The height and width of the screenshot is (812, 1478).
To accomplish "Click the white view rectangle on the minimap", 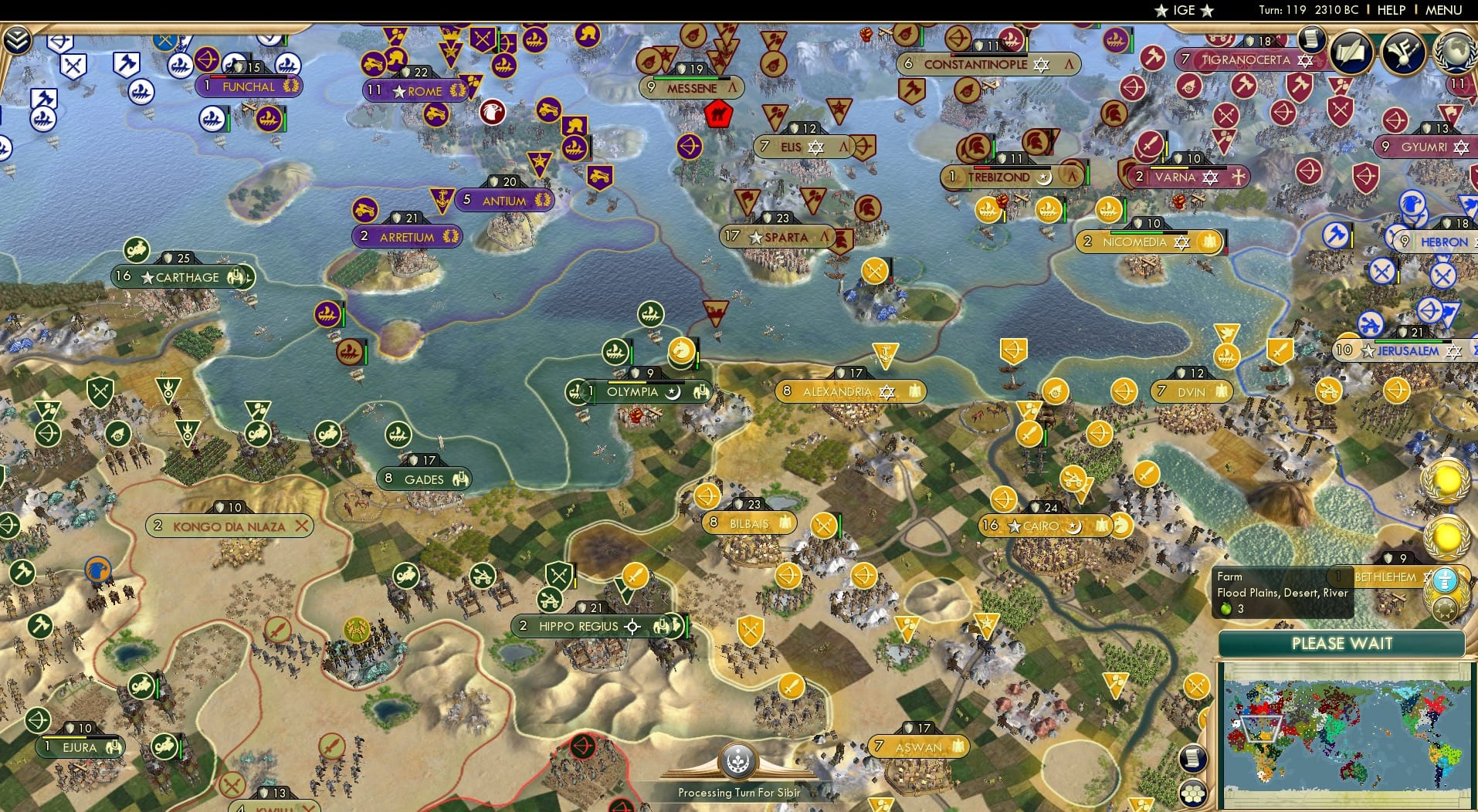I will pyautogui.click(x=1262, y=729).
